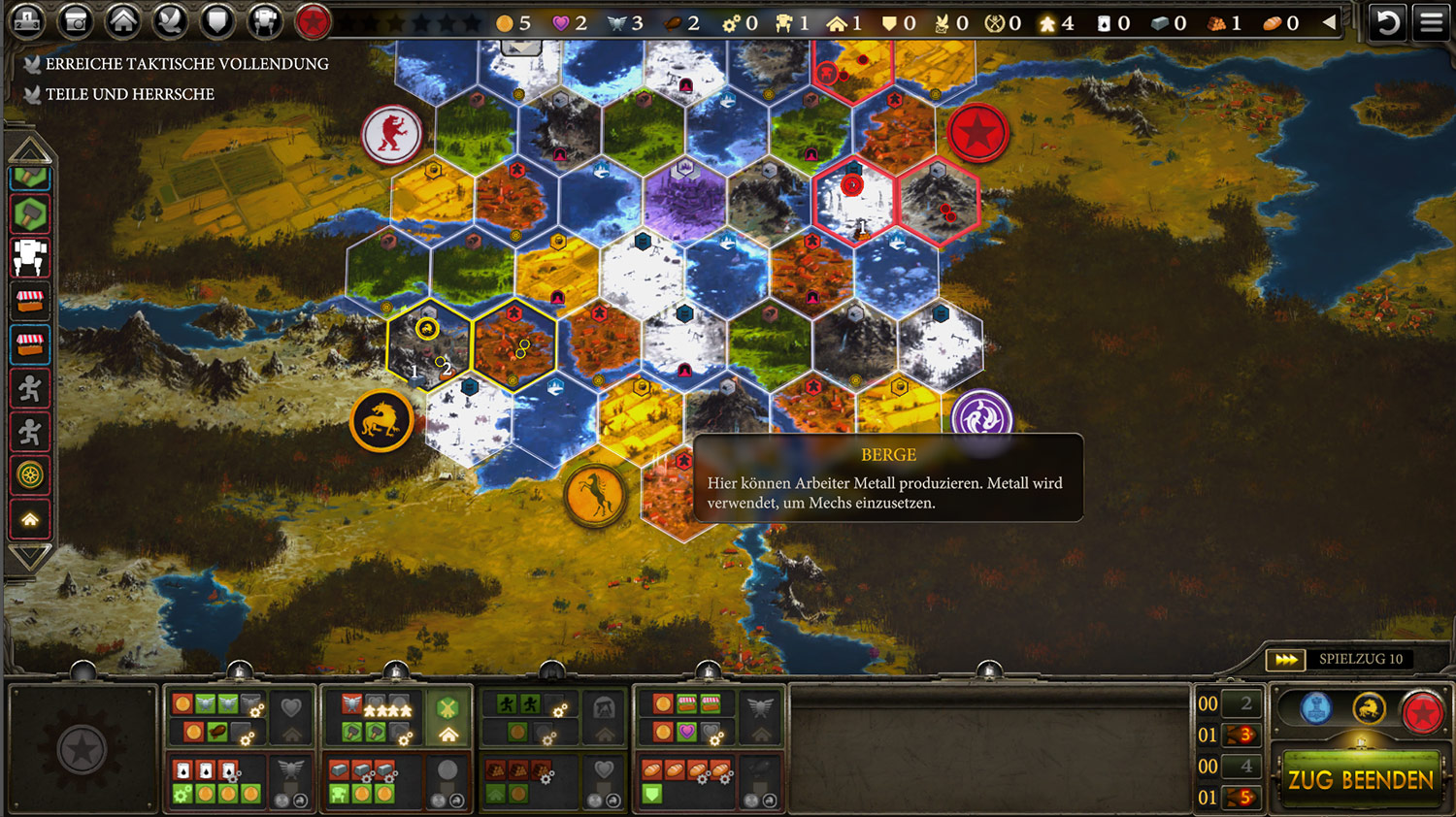1456x817 pixels.
Task: Select the blue faction emblem in turn order
Action: coord(1316,709)
